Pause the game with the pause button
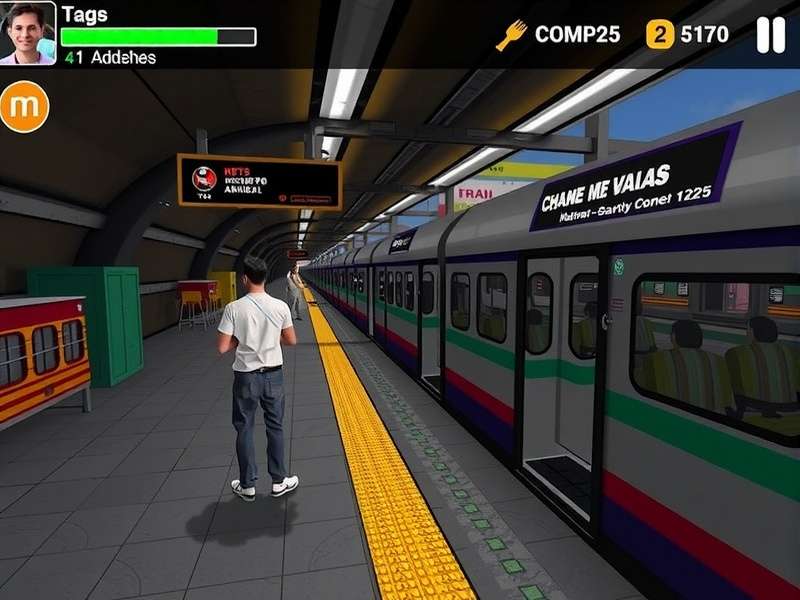Image resolution: width=800 pixels, height=600 pixels. [x=770, y=35]
